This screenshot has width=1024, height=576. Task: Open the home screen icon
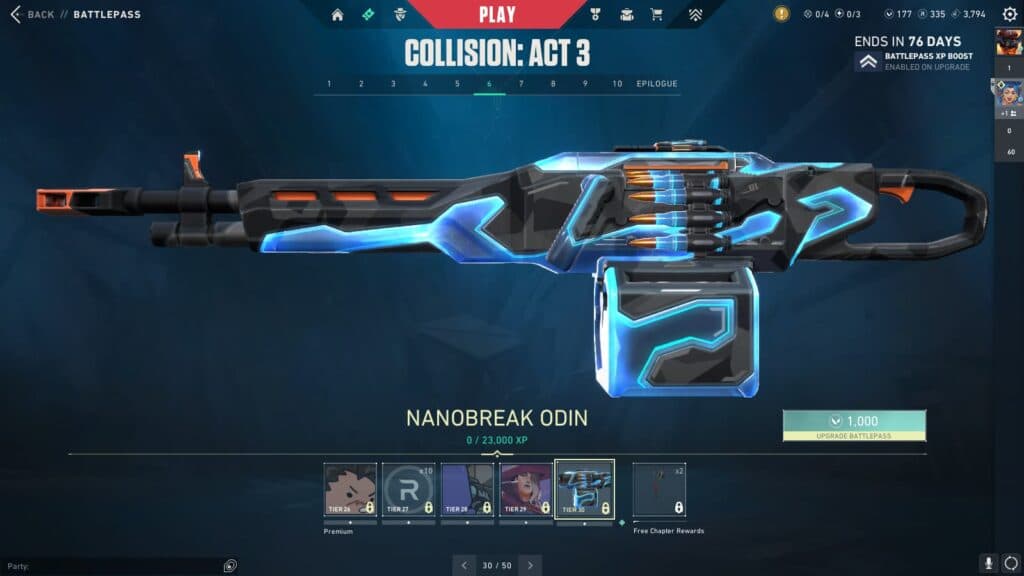click(337, 15)
